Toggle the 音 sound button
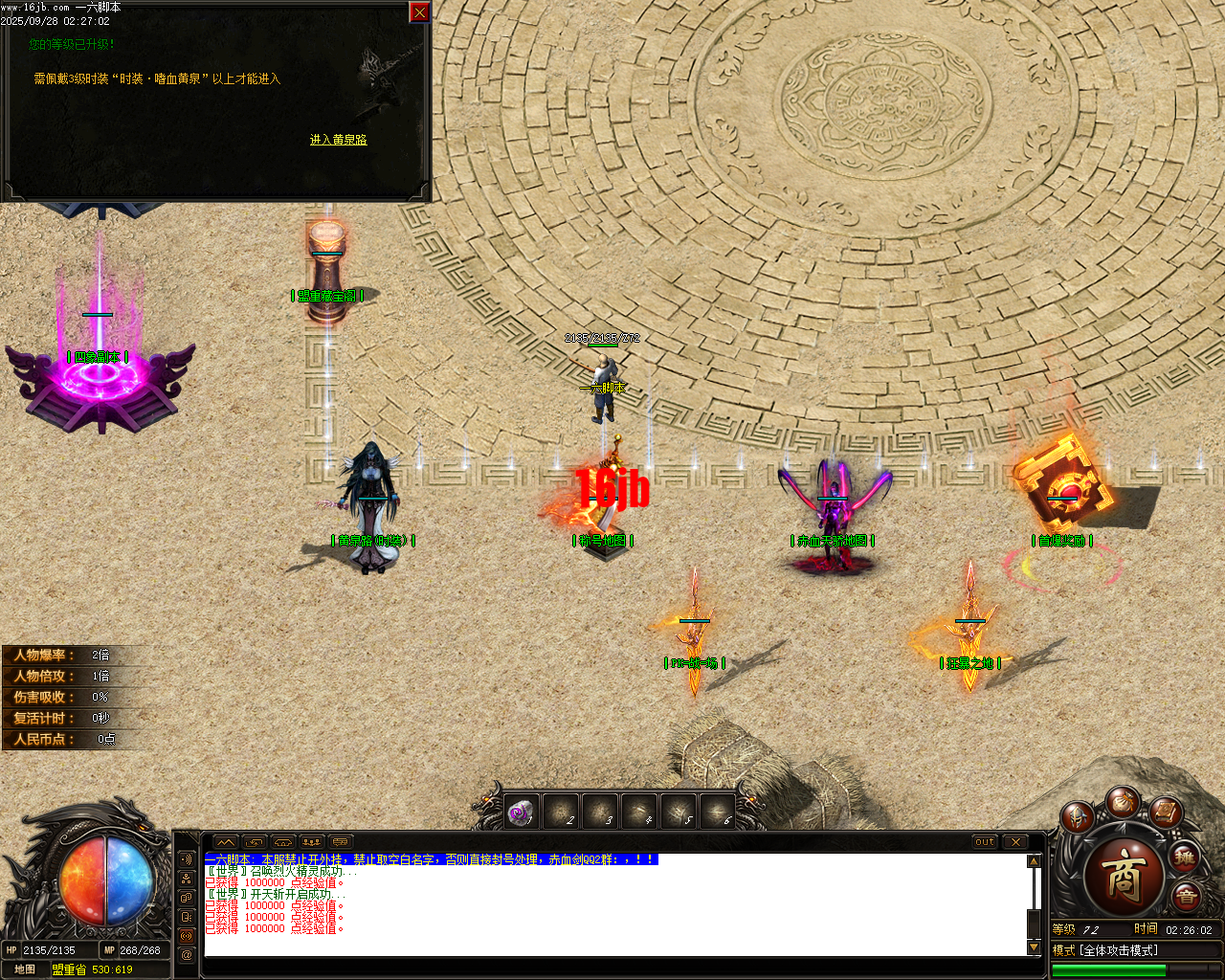The image size is (1225, 980). tap(1187, 895)
